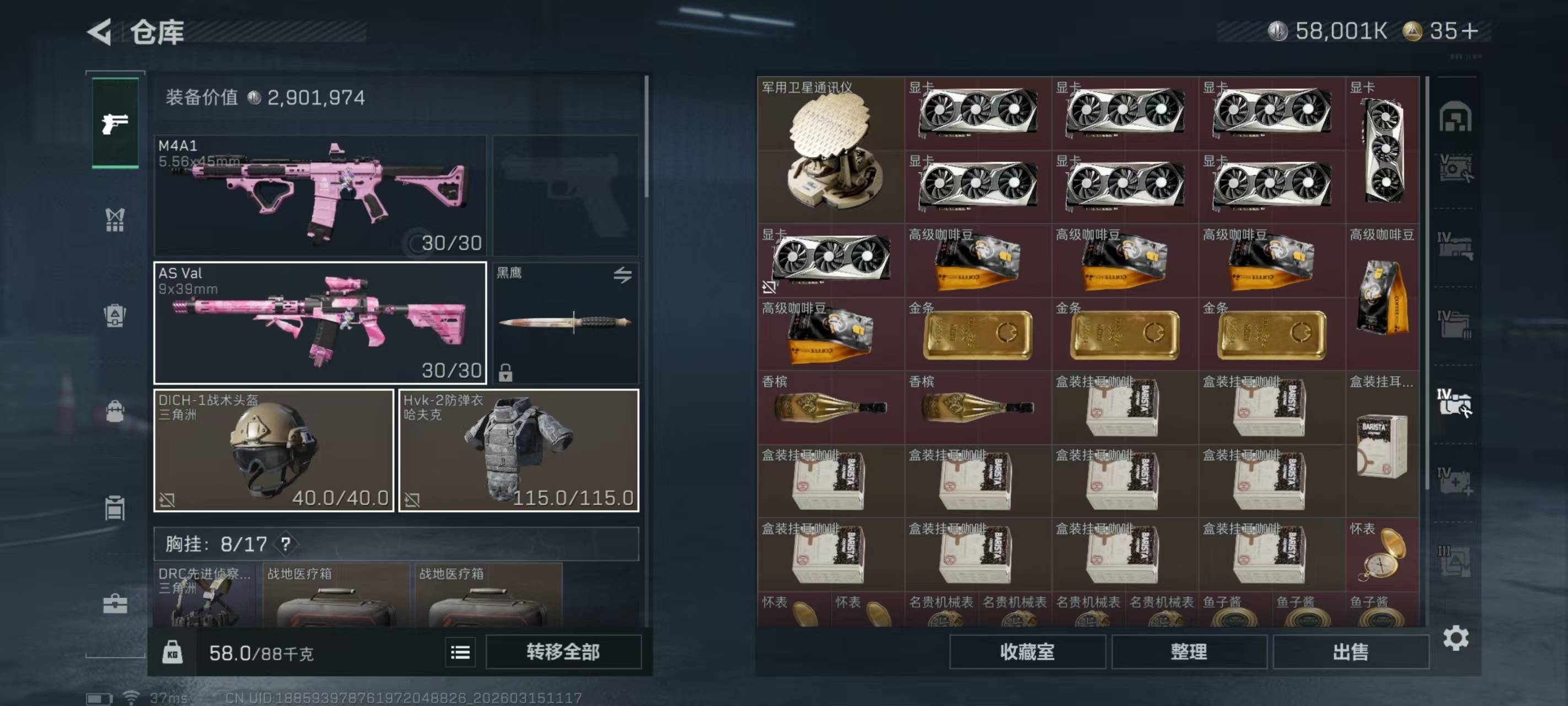The image size is (1568, 706).
Task: Select the vertical 显卡 graphics card item
Action: click(x=1383, y=150)
